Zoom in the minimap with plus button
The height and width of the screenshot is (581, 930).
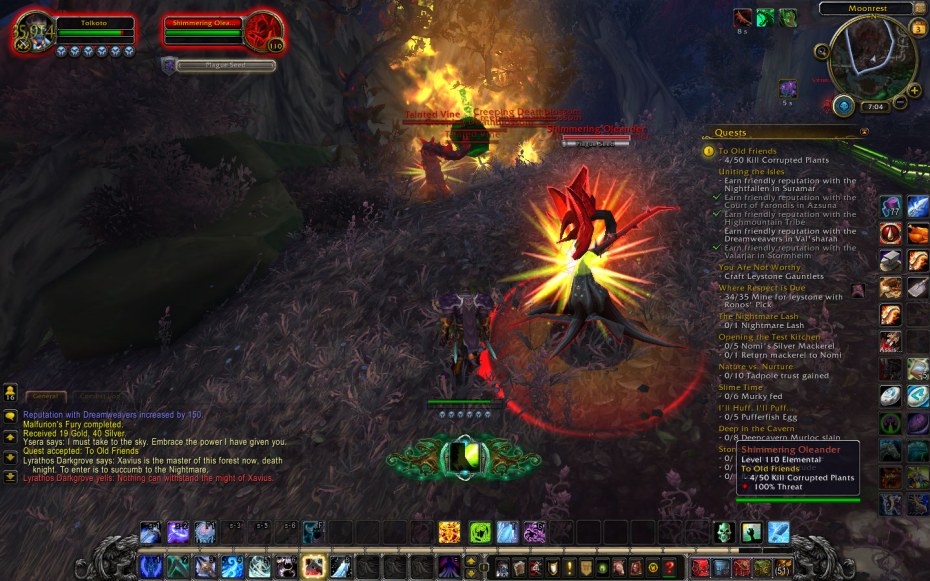click(x=914, y=89)
